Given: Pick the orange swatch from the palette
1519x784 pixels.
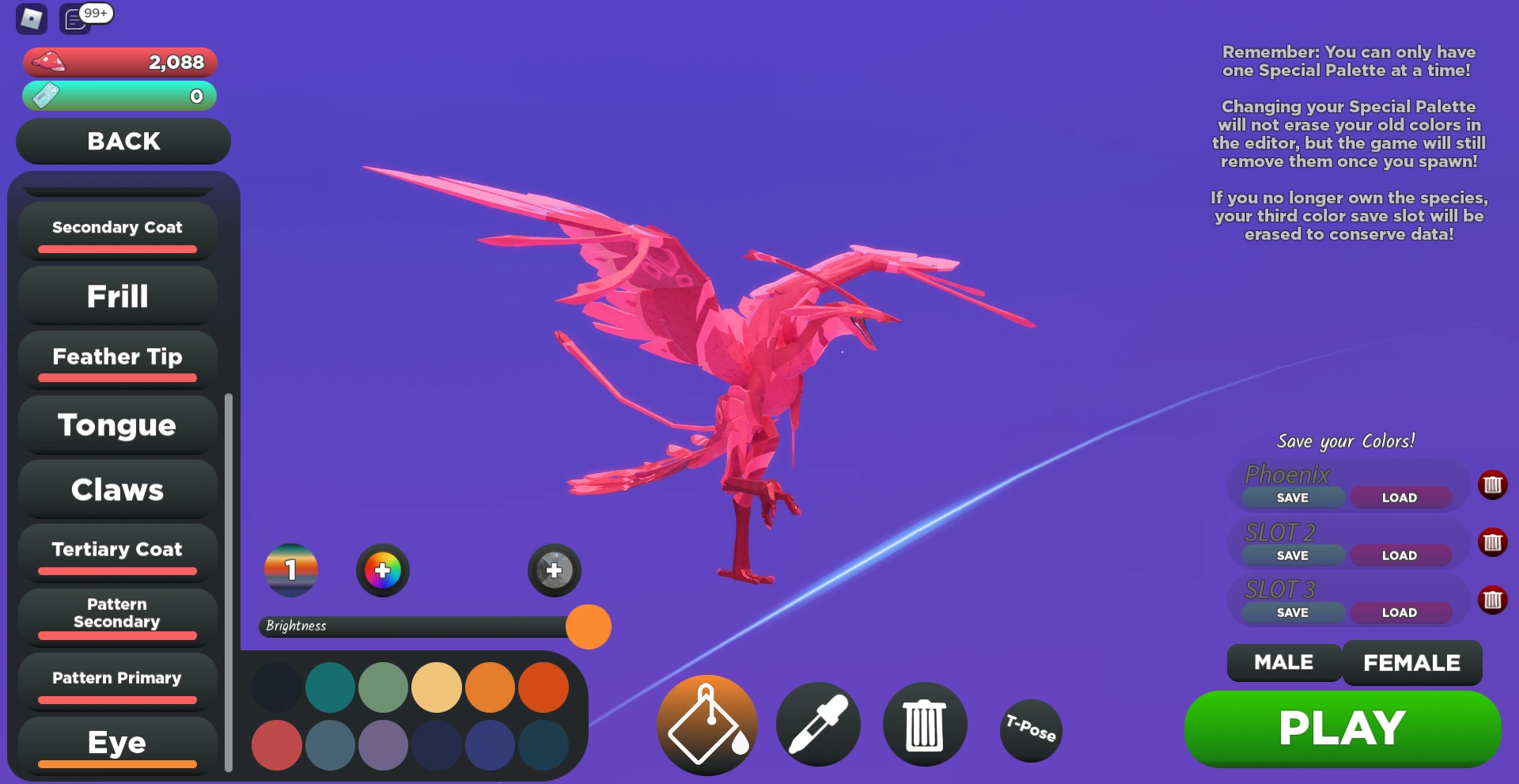Looking at the screenshot, I should 491,687.
